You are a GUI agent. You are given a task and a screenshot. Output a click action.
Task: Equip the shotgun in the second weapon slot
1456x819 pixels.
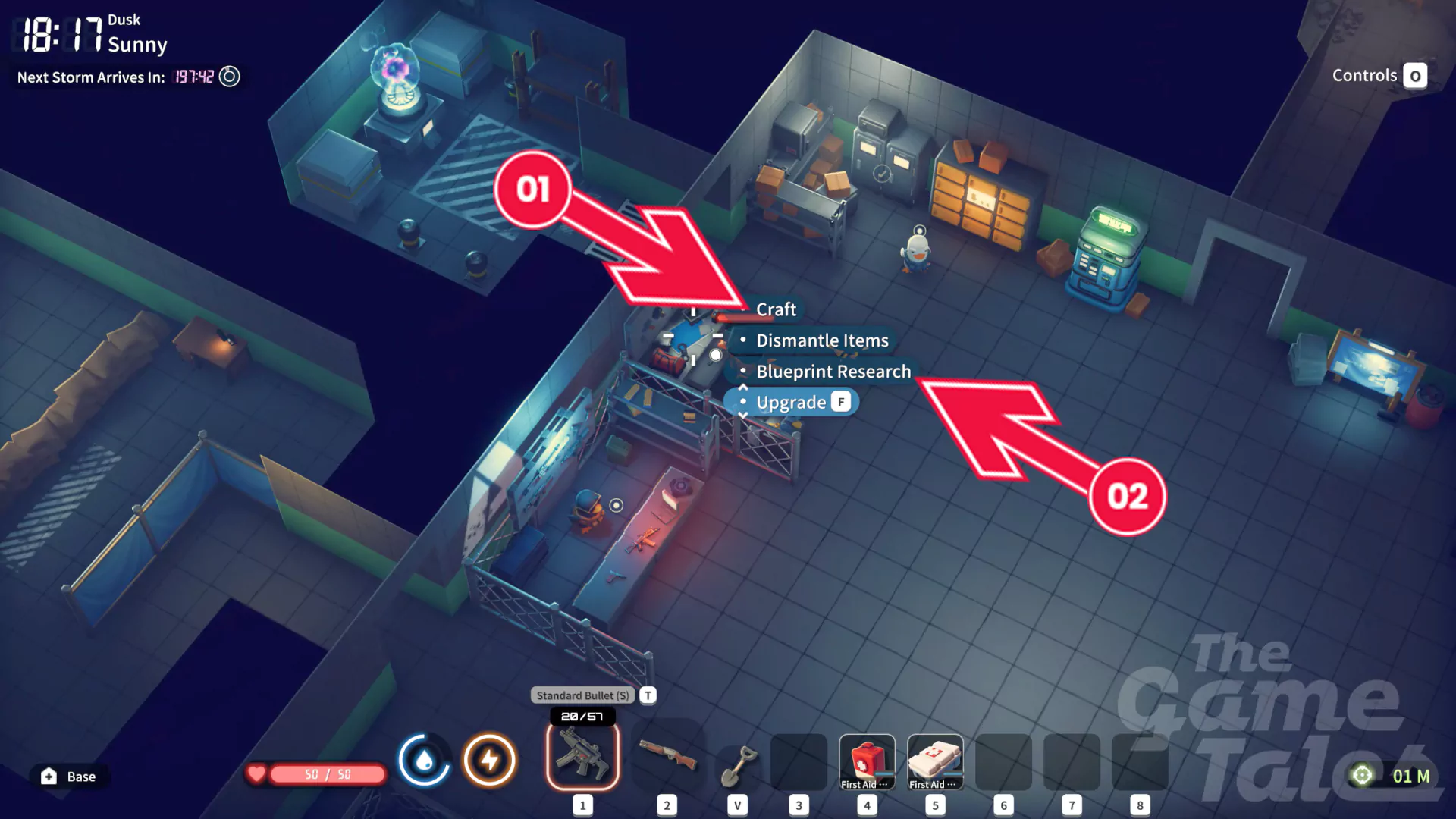point(667,755)
